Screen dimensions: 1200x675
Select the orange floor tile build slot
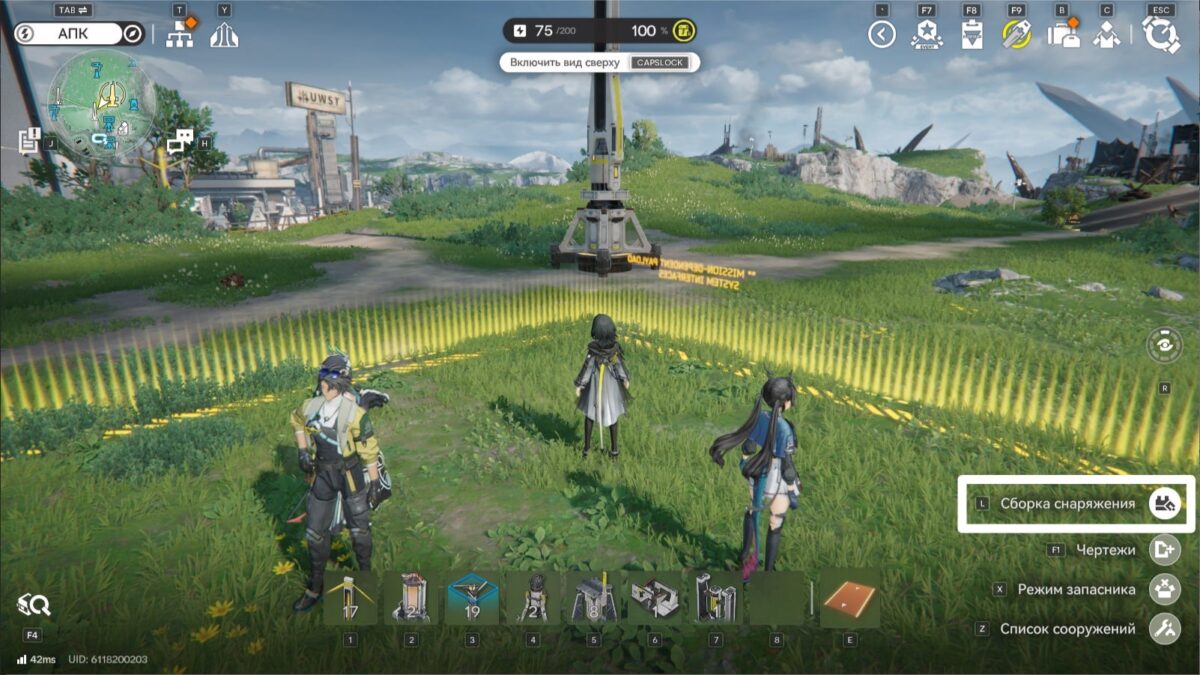pos(849,599)
